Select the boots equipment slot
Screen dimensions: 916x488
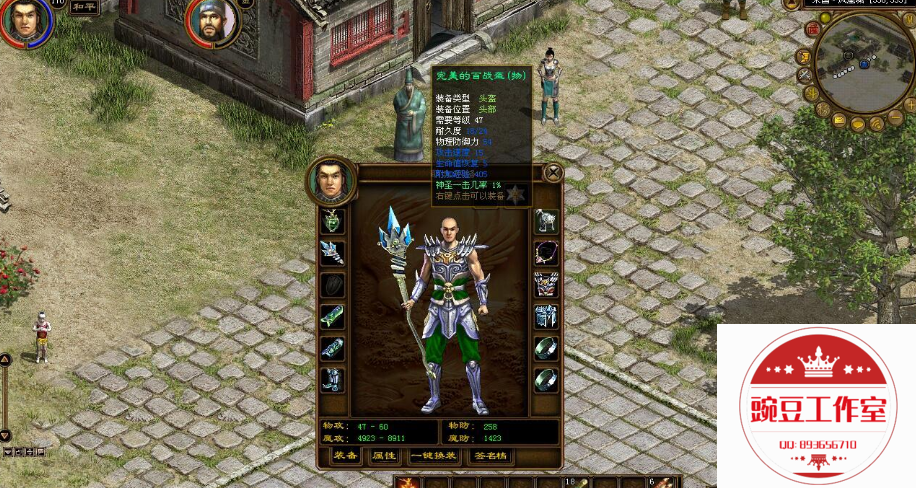(x=332, y=380)
